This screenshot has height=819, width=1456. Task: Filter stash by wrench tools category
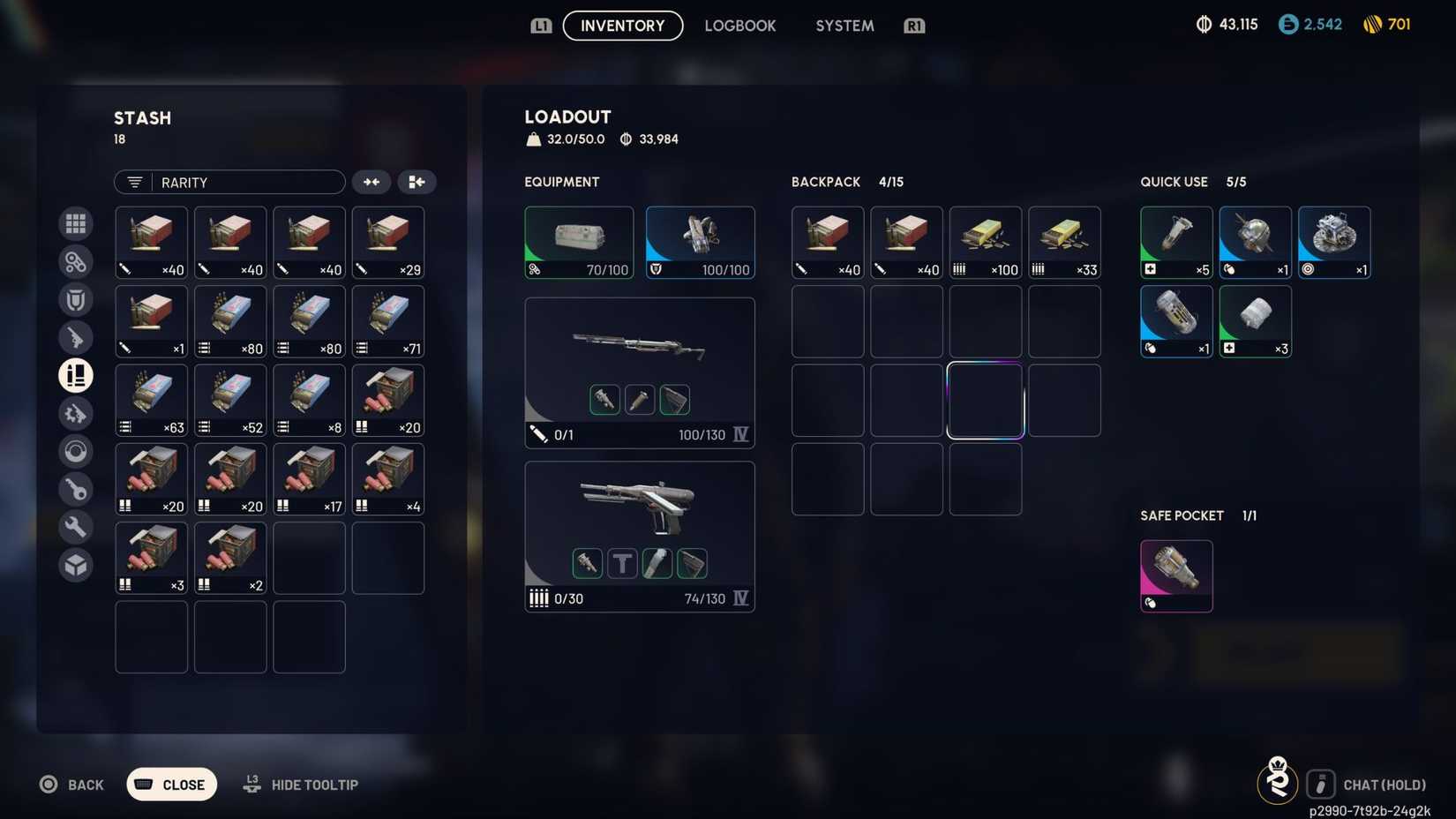(76, 527)
